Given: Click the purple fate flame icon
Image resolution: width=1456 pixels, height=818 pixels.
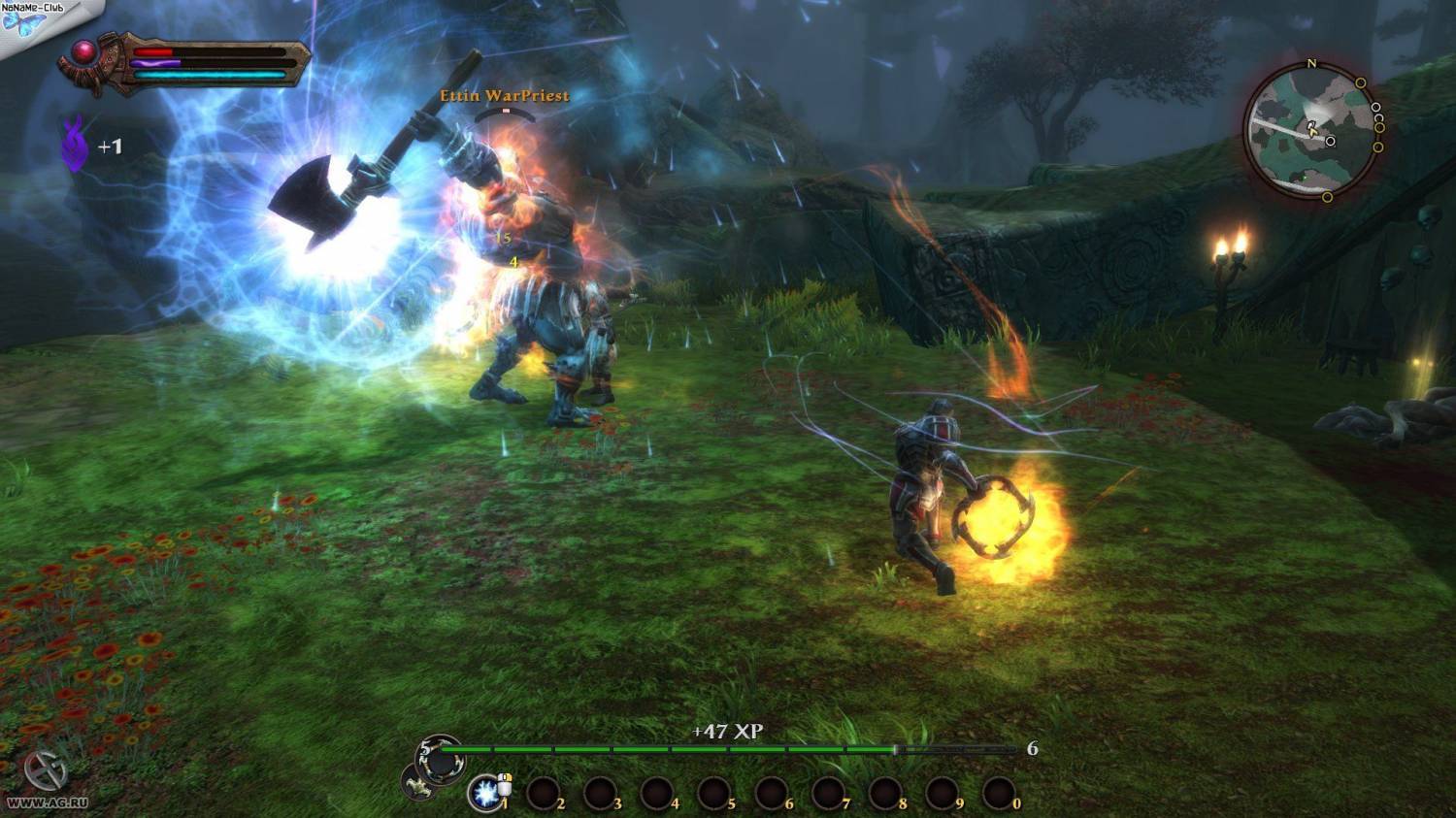Looking at the screenshot, I should click(75, 145).
